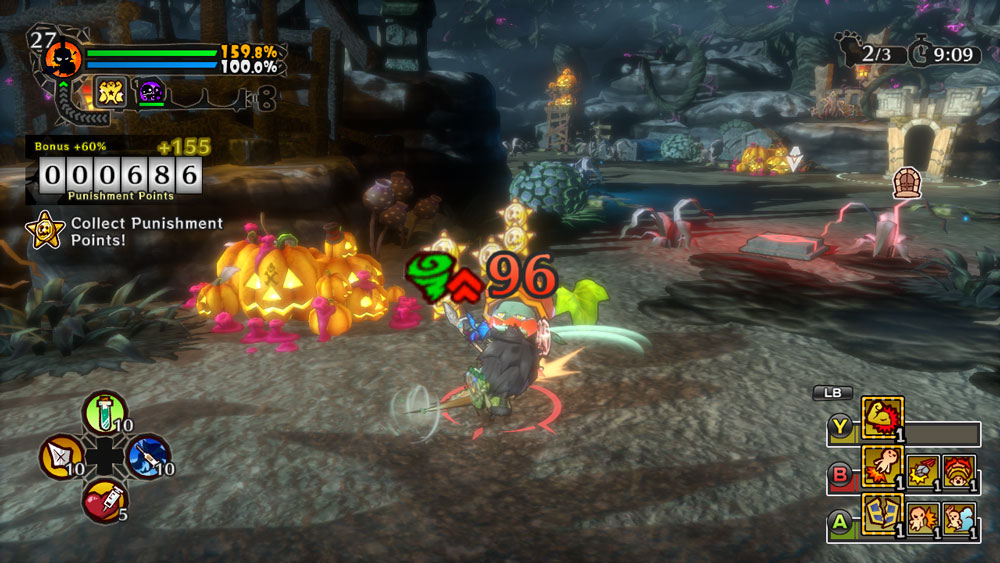The width and height of the screenshot is (1000, 563).
Task: Use the white kite-shaped charm item
Action: (61, 456)
